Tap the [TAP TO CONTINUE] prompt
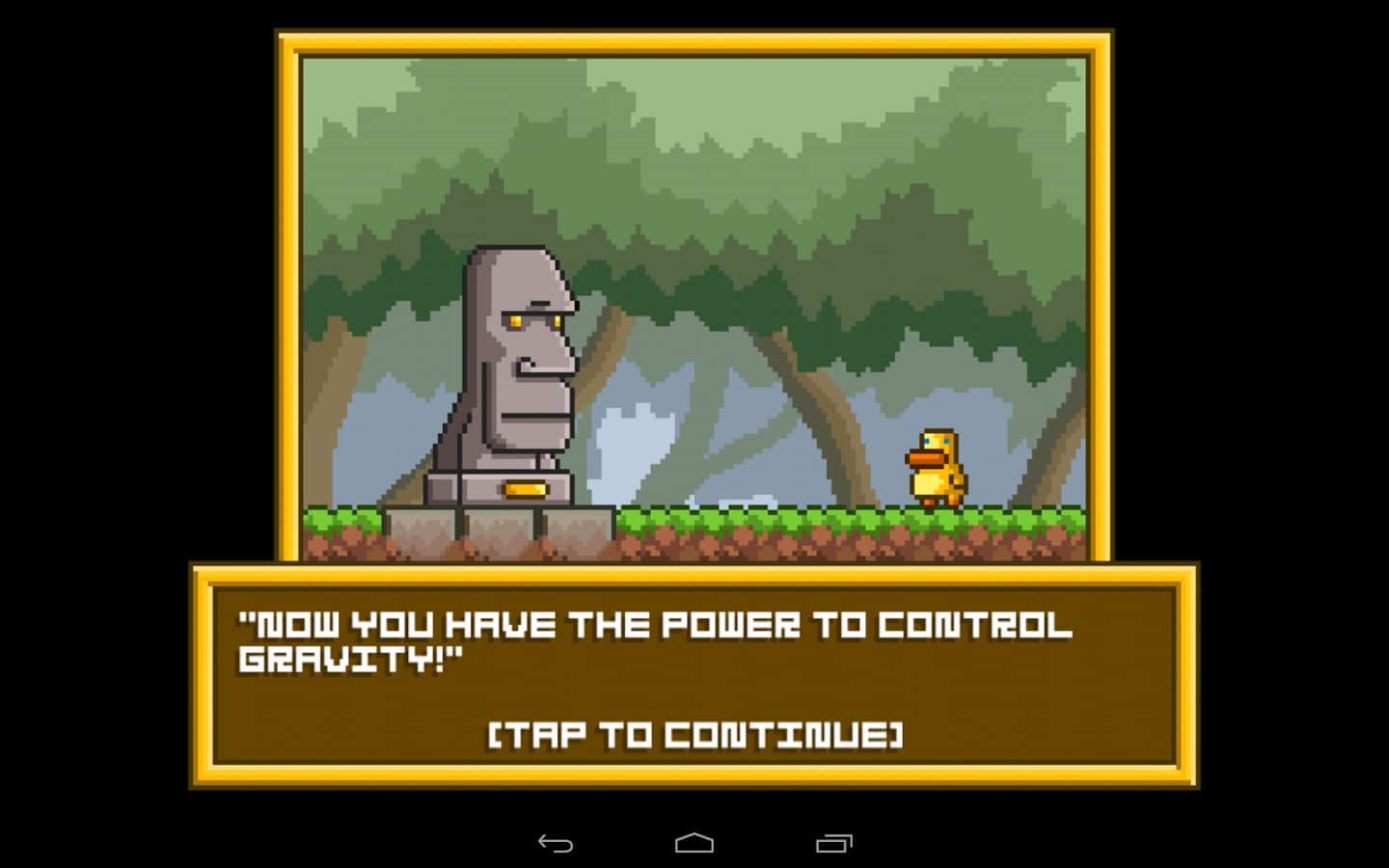 click(x=694, y=735)
